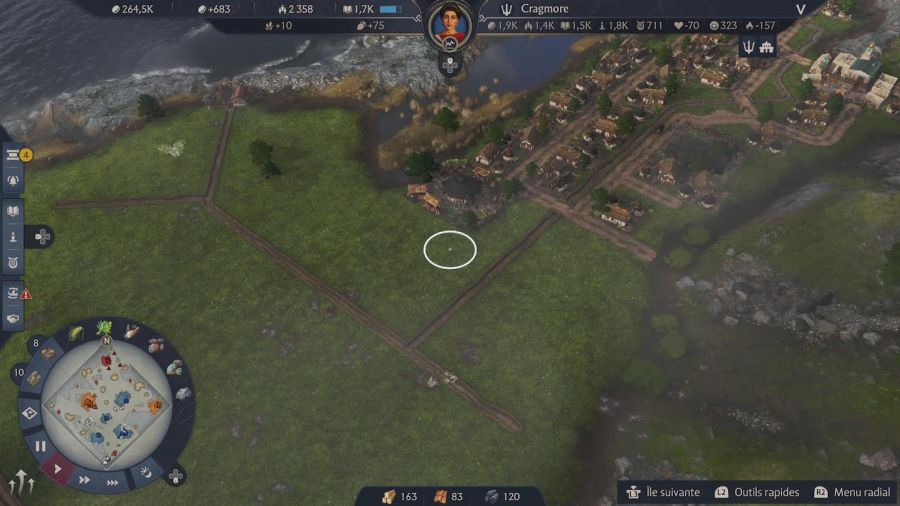Screen dimensions: 900x506
Task: Toggle the day and night cycle button
Action: pyautogui.click(x=147, y=470)
